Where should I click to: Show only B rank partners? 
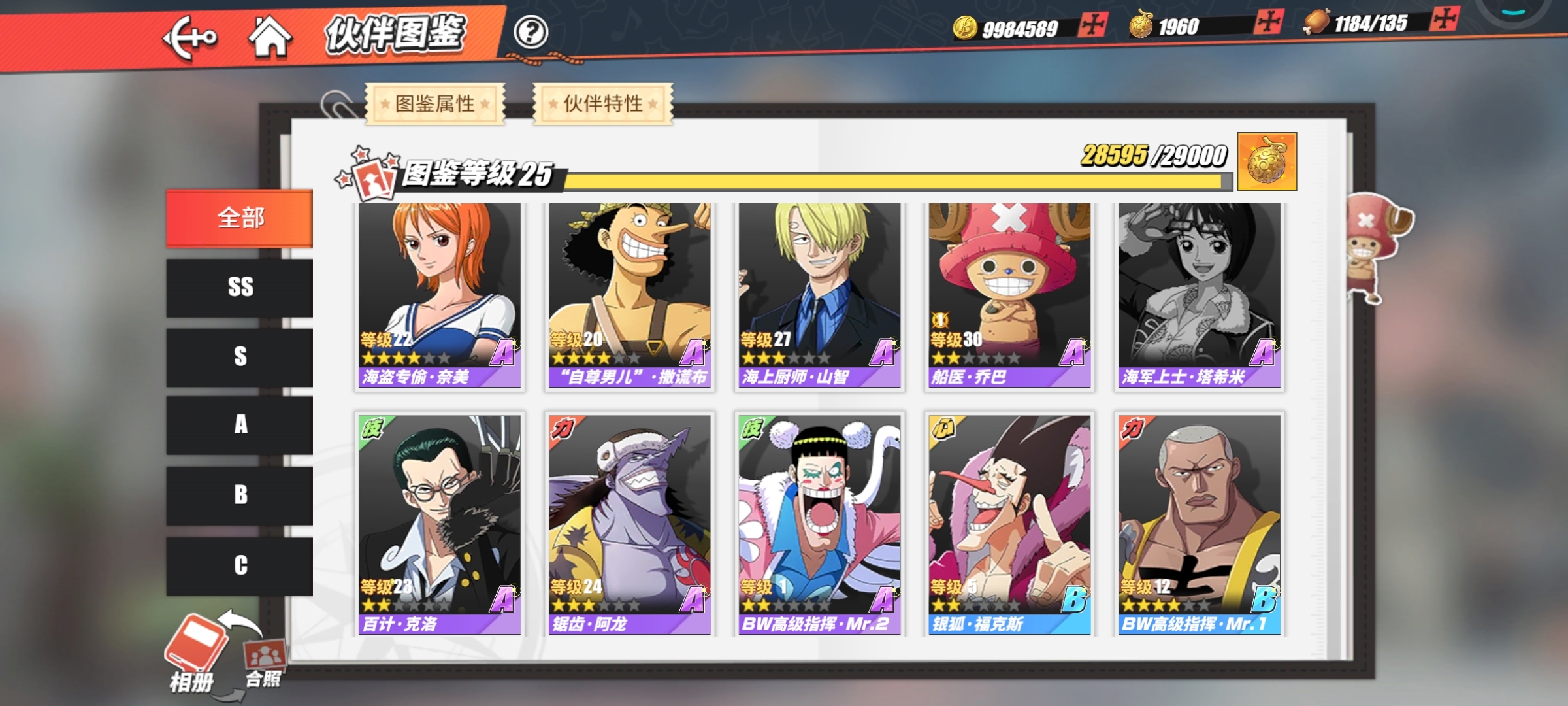point(240,495)
